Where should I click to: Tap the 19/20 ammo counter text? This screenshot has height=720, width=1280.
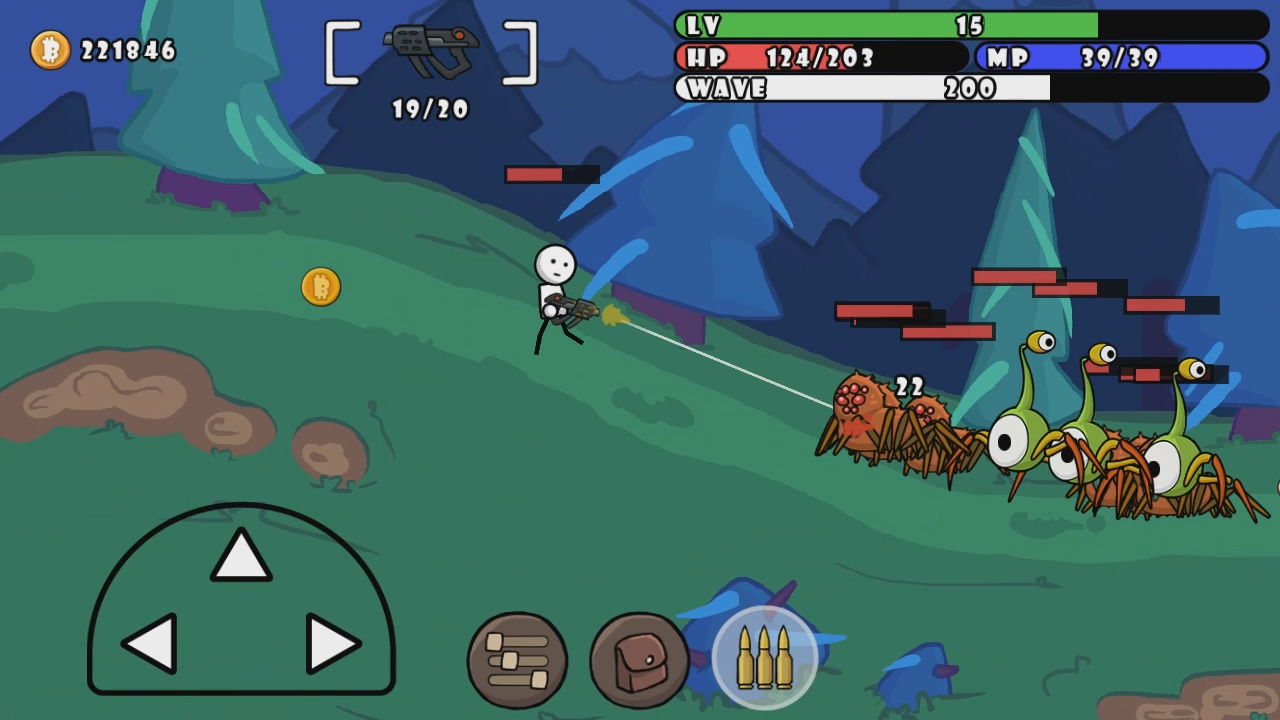(x=430, y=110)
